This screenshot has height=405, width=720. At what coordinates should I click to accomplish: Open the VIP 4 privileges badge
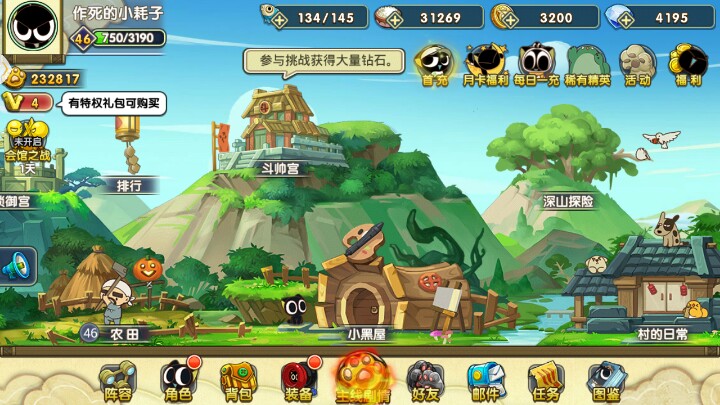27,102
